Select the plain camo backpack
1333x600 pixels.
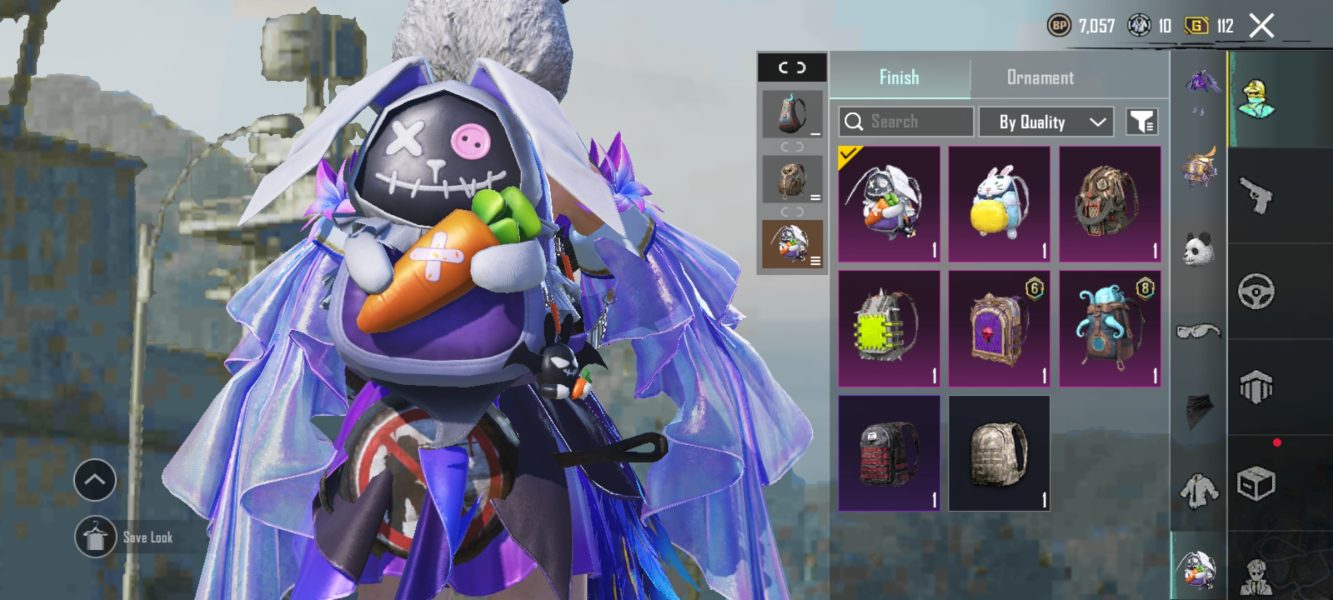[999, 453]
